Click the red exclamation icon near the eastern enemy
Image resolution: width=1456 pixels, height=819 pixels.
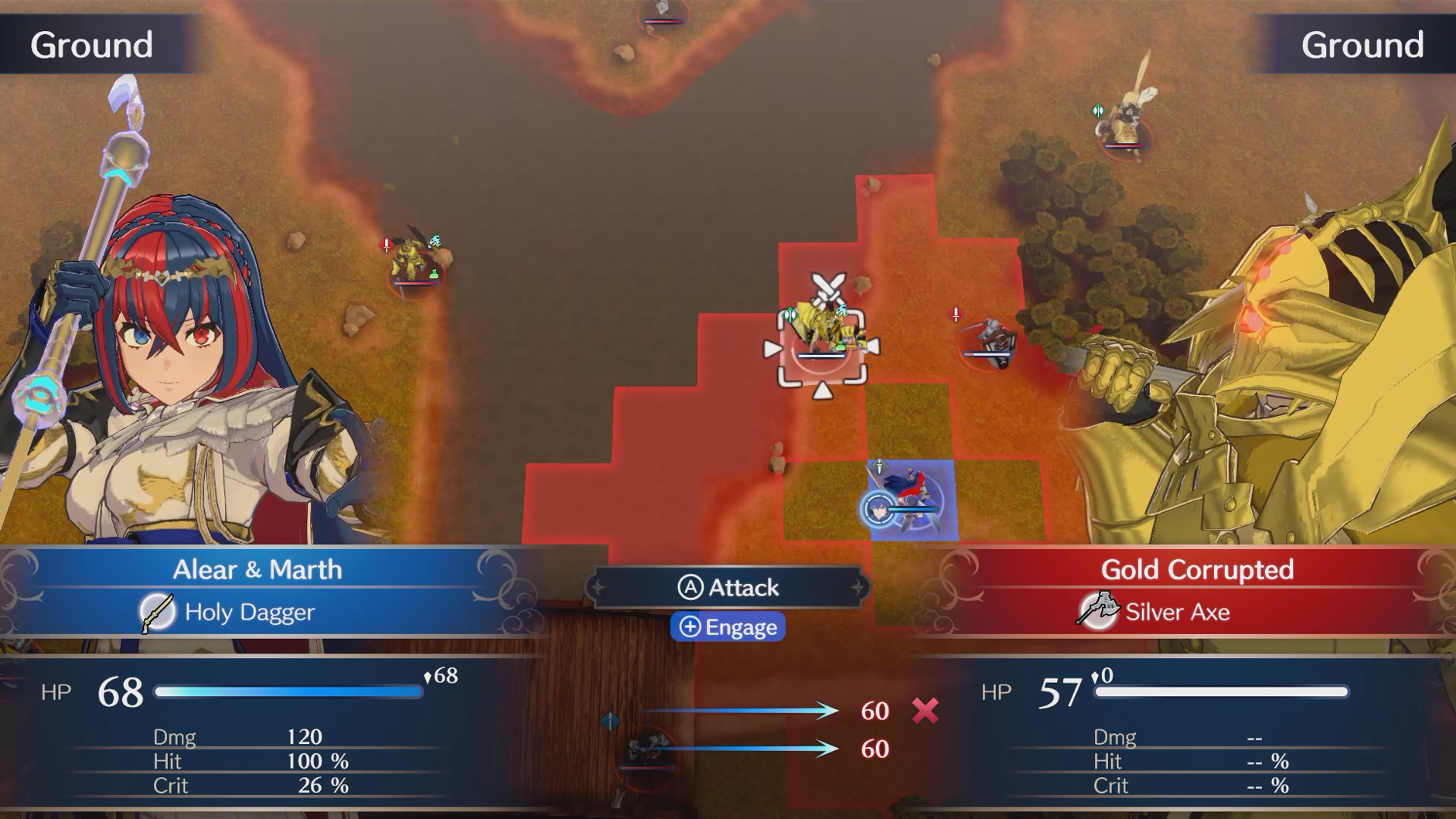pyautogui.click(x=956, y=314)
